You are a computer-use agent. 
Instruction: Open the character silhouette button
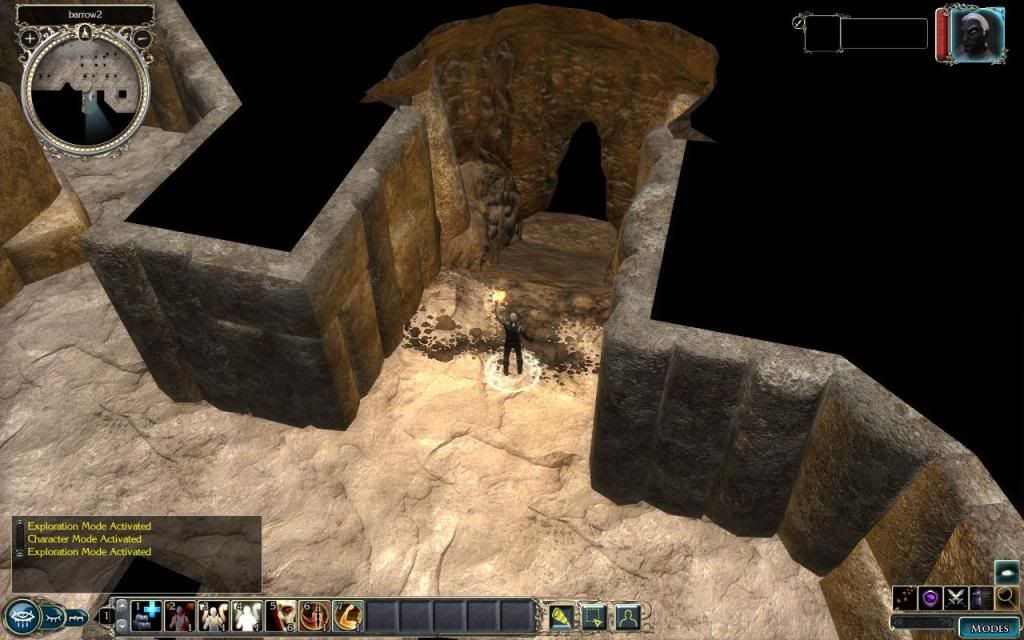[x=627, y=615]
